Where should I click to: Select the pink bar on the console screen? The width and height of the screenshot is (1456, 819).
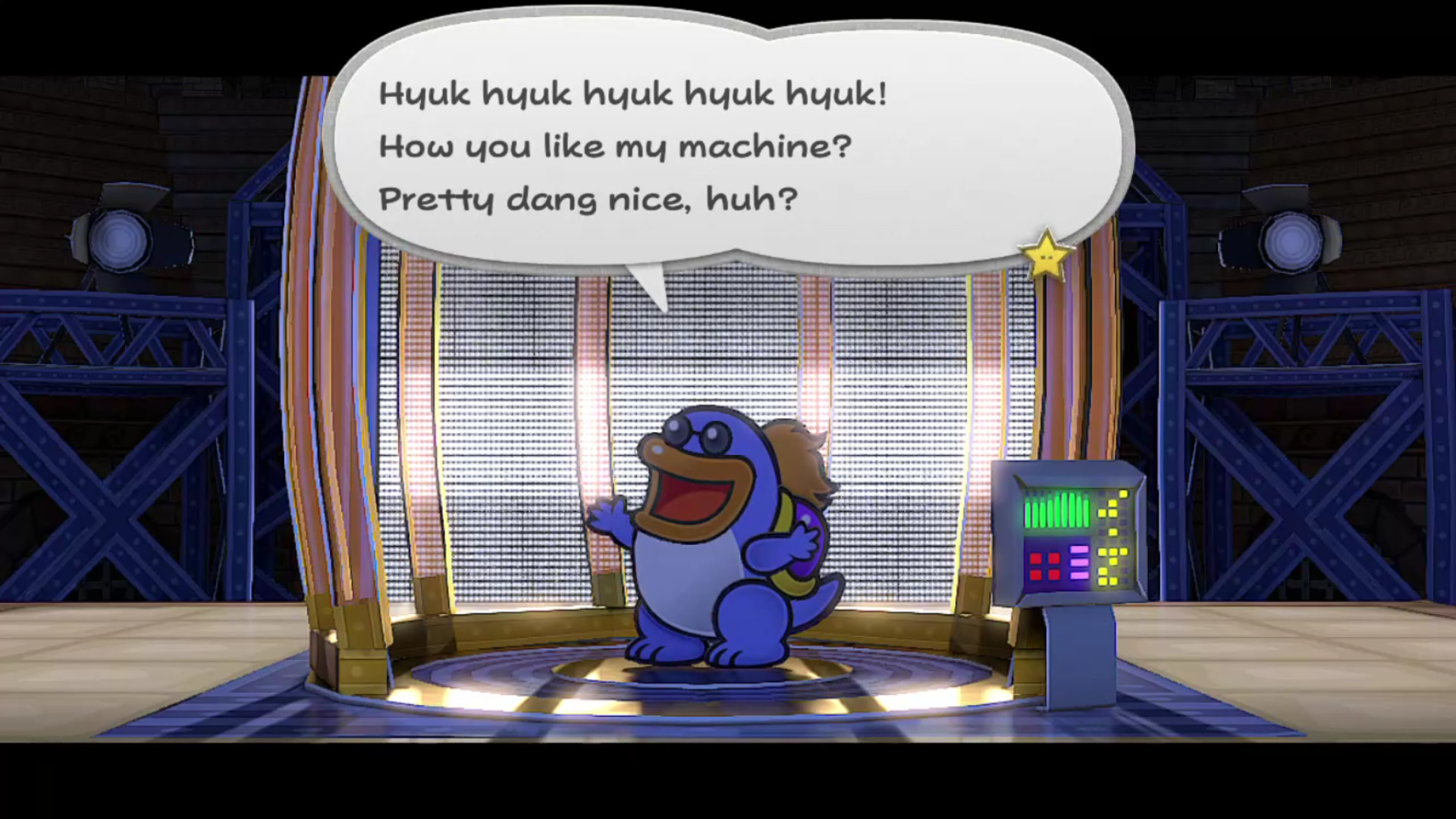(x=1079, y=550)
